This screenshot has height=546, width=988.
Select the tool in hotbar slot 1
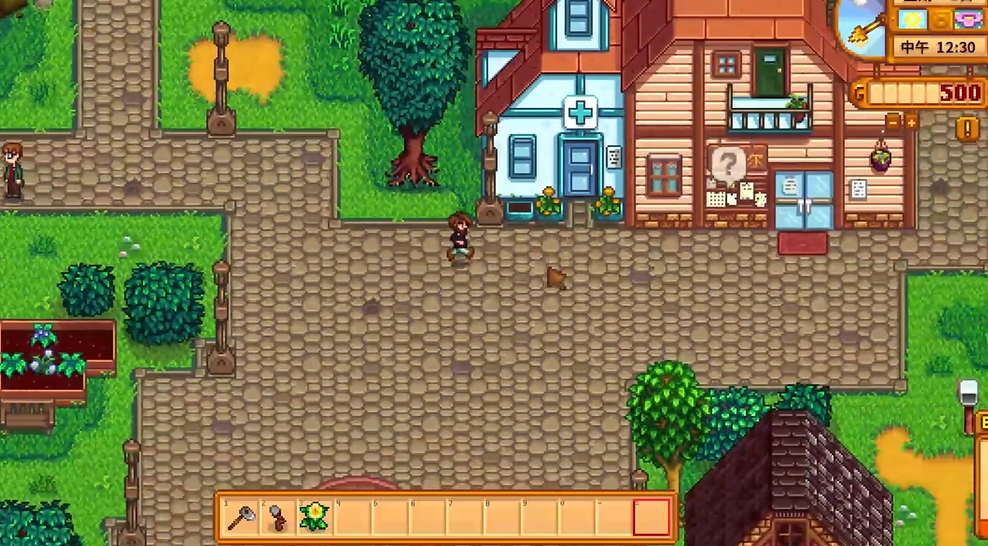pos(241,517)
